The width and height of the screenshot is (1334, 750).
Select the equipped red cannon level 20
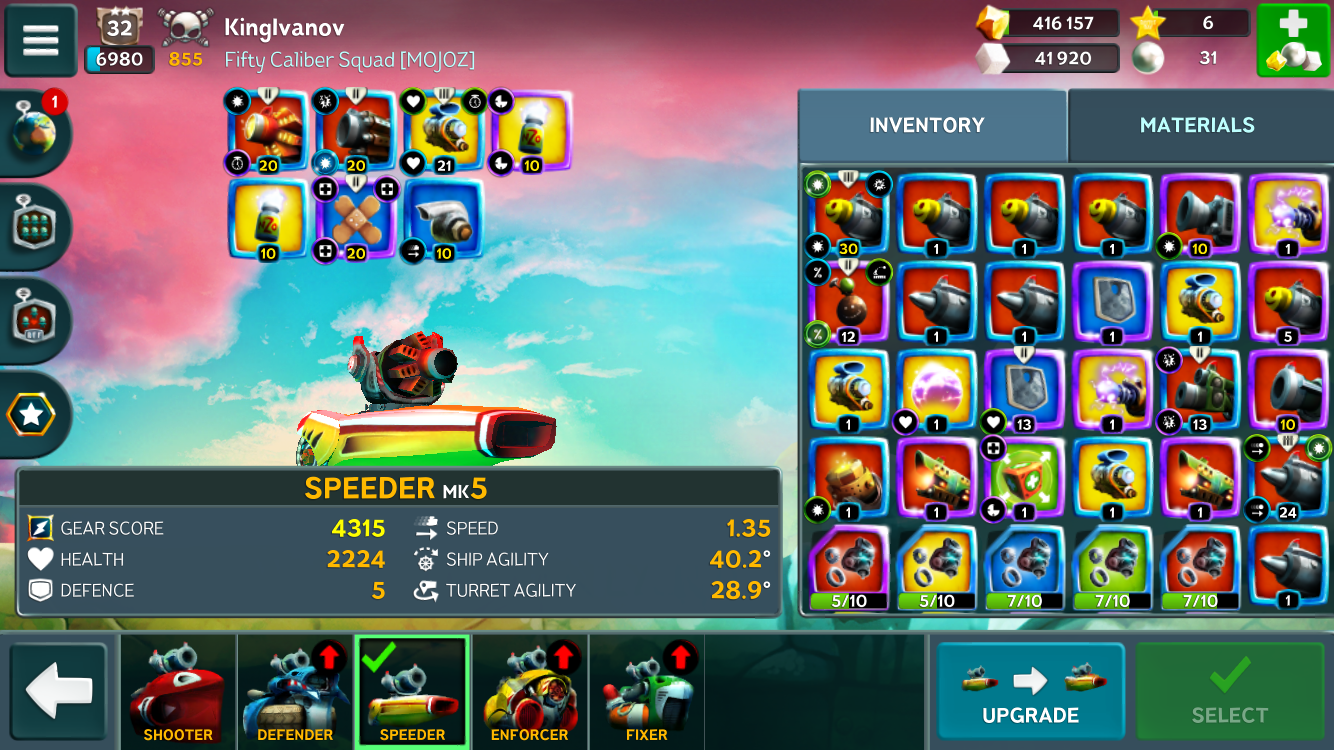click(268, 131)
